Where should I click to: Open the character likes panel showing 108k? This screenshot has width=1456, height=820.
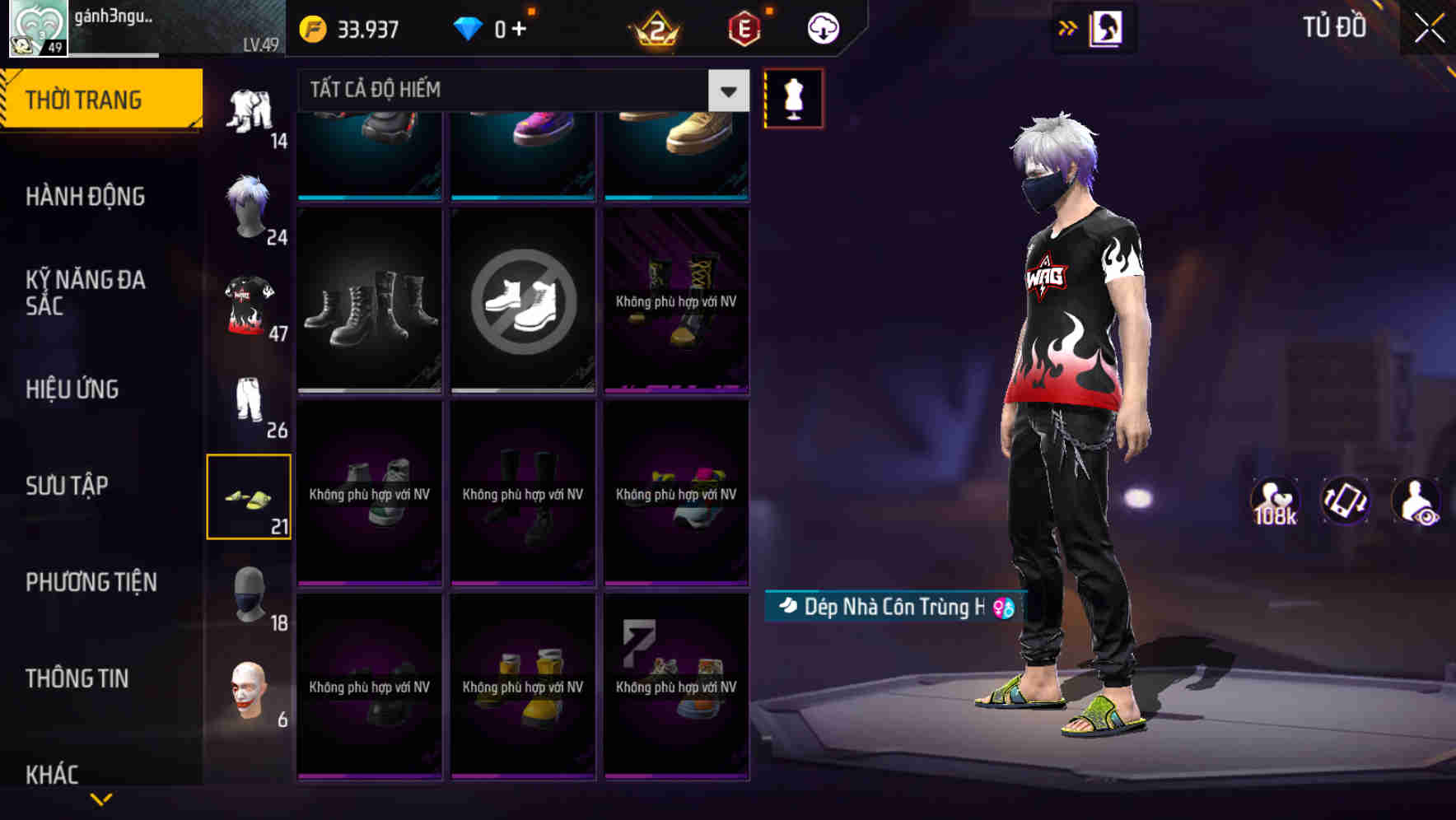click(x=1275, y=501)
